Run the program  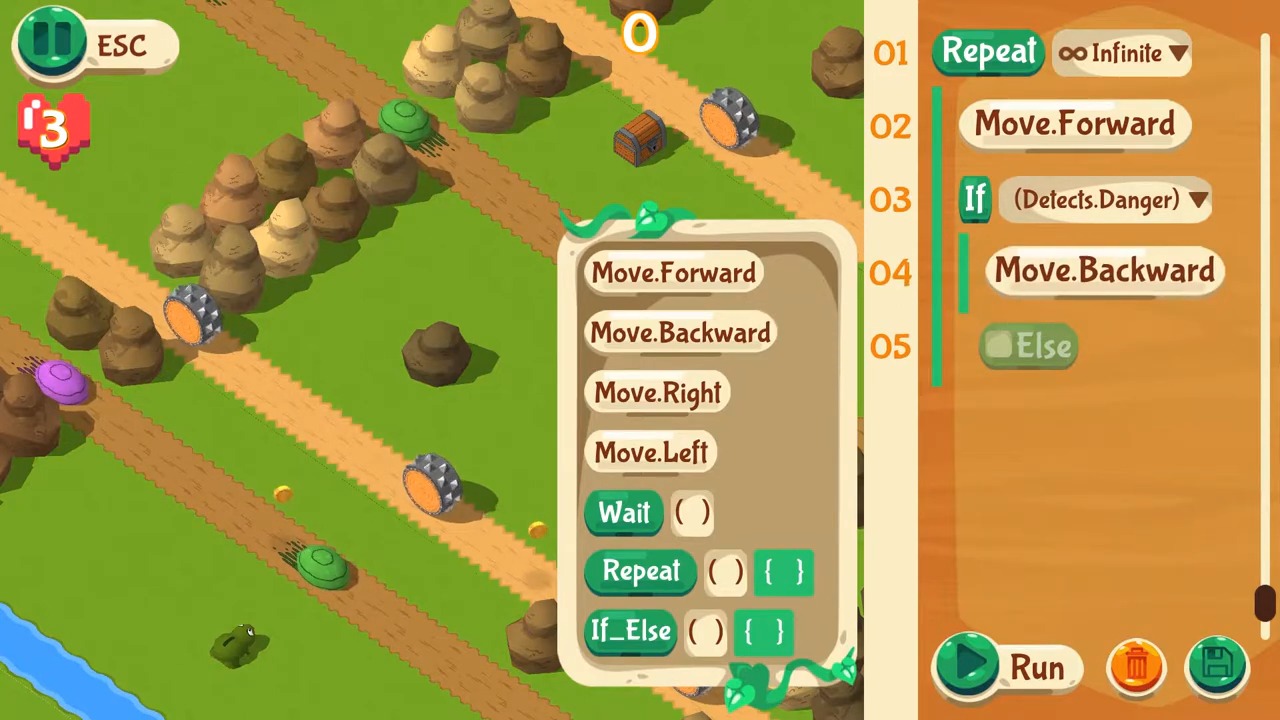(x=1008, y=666)
